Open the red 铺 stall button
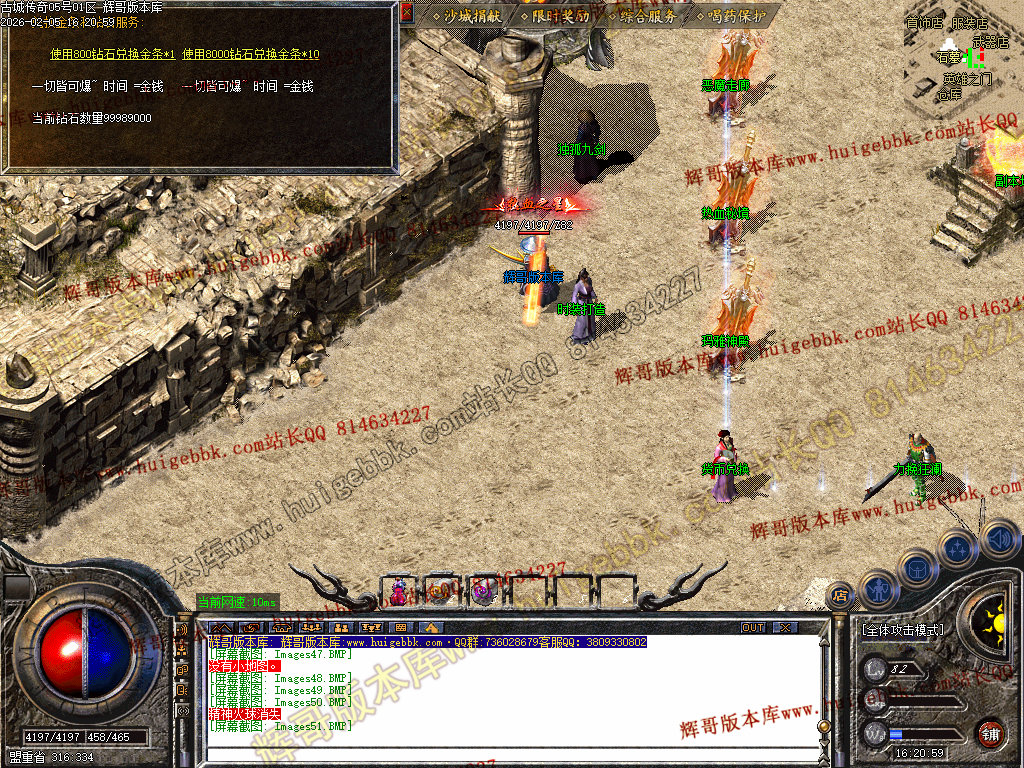The image size is (1024, 768). (x=990, y=733)
